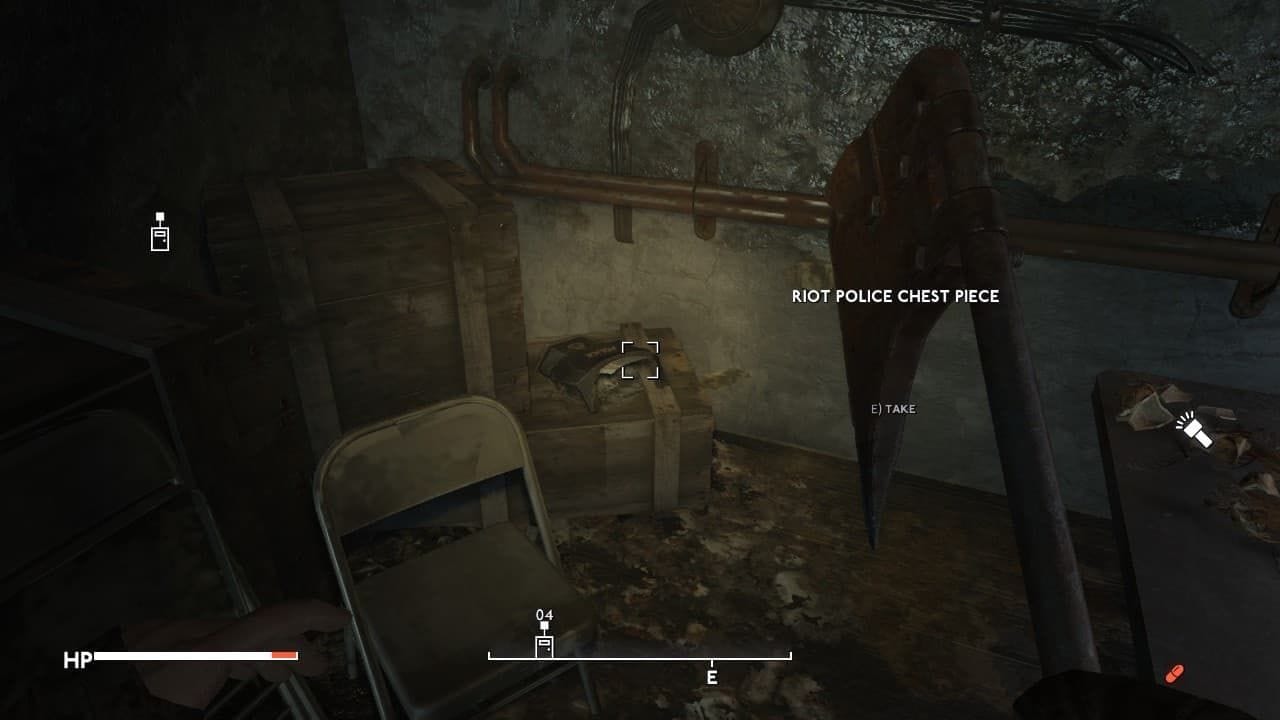The image size is (1280, 720).
Task: Select the RIOT POLICE CHEST PIECE label
Action: (x=897, y=296)
